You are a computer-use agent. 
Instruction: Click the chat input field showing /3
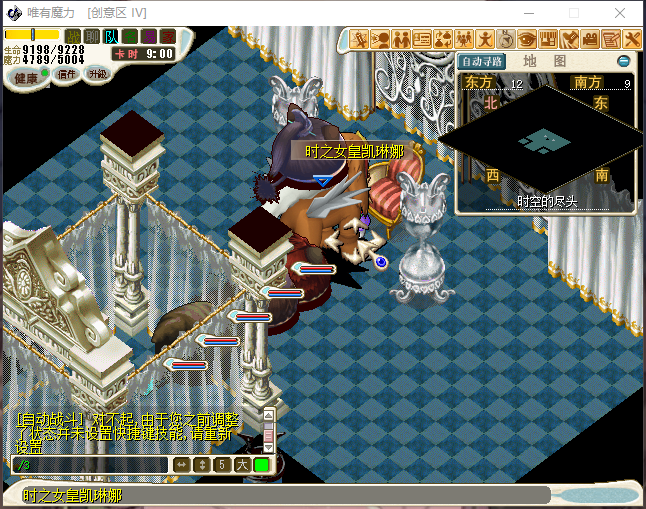click(90, 465)
